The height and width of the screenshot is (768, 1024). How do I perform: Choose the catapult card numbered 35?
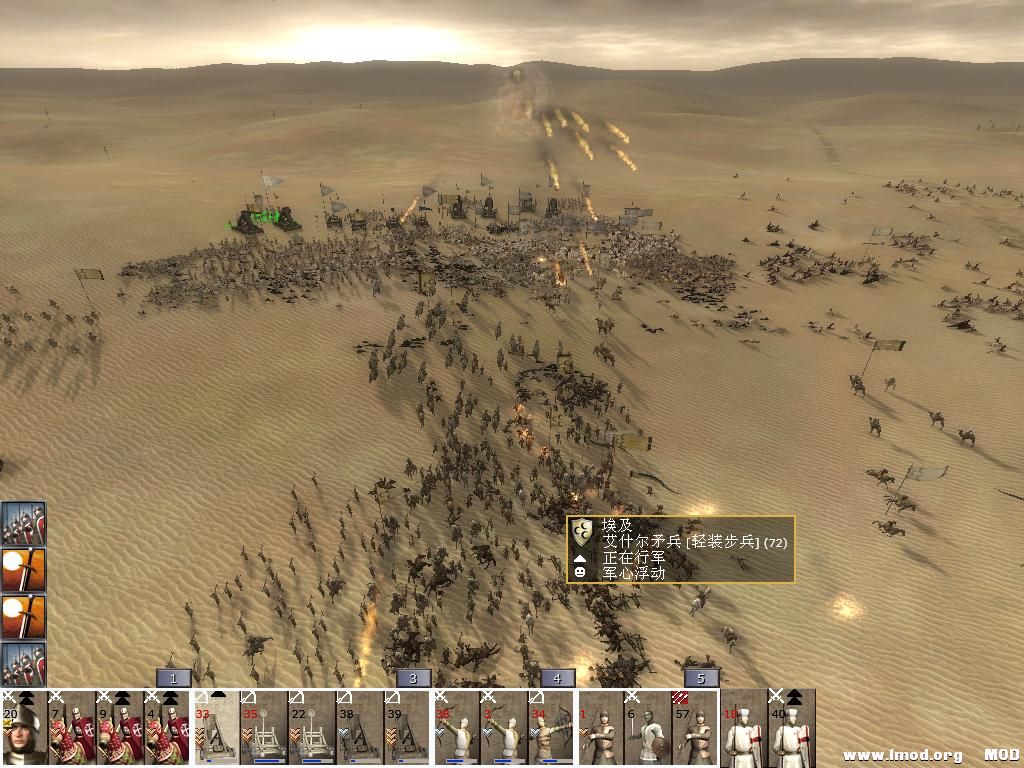pyautogui.click(x=264, y=728)
